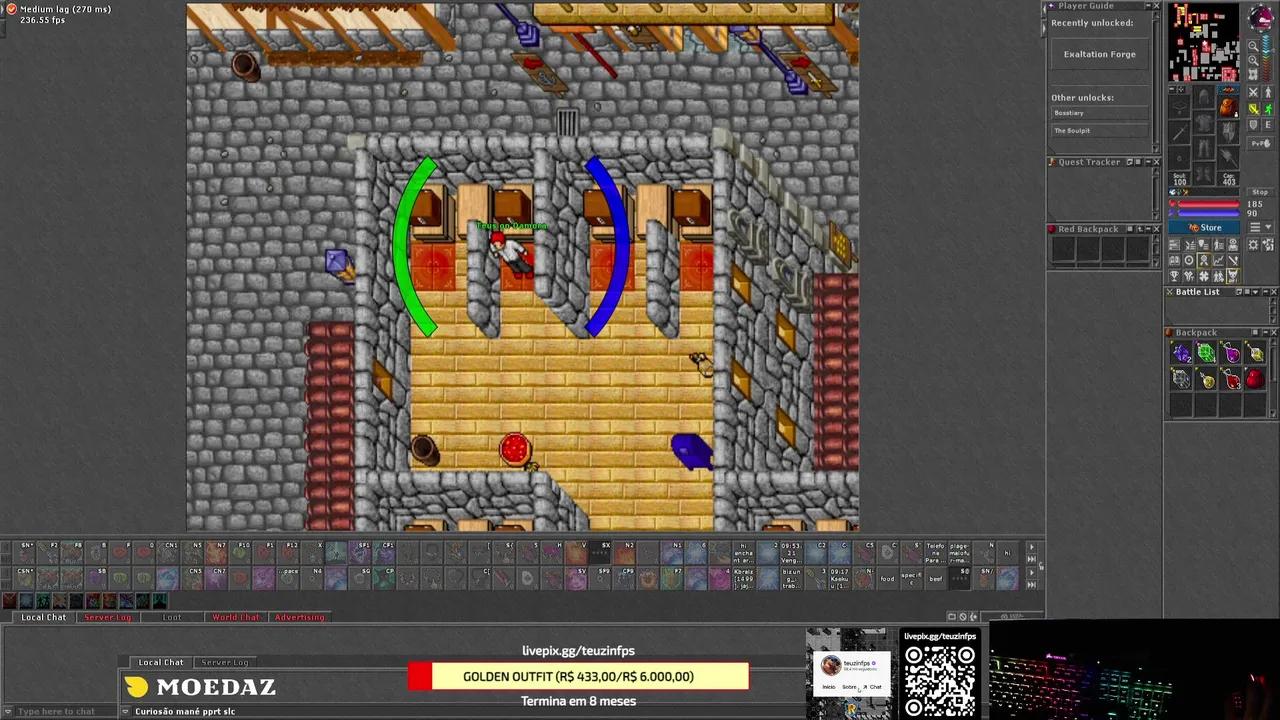
Task: Open the dropdown next to the Stop button
Action: [x=1268, y=227]
